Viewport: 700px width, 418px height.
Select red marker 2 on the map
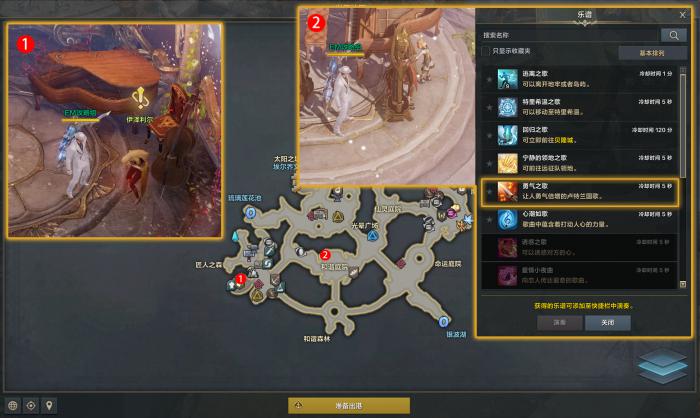click(x=325, y=254)
